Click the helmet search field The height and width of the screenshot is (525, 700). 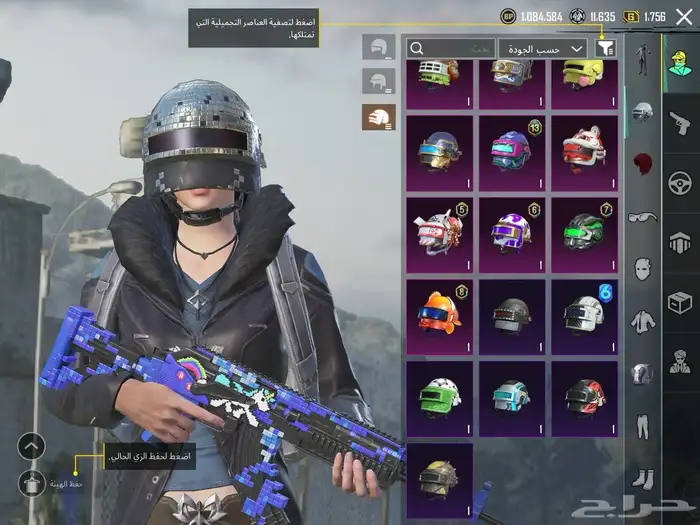(451, 48)
